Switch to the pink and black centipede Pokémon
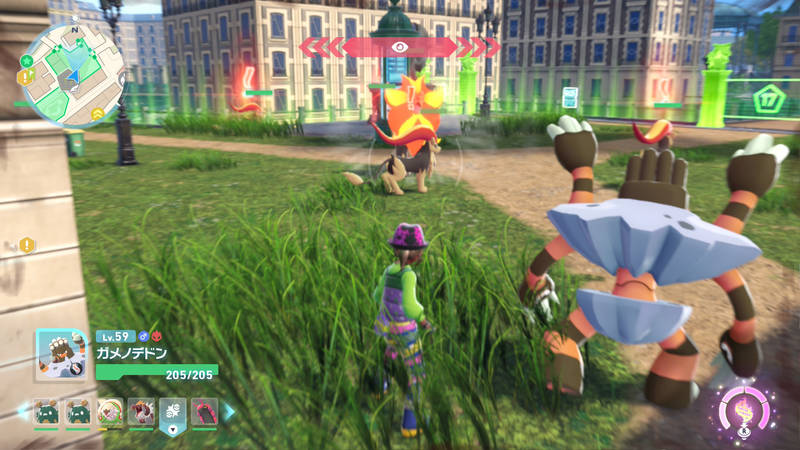Screen dimensions: 800x450 click(x=204, y=412)
